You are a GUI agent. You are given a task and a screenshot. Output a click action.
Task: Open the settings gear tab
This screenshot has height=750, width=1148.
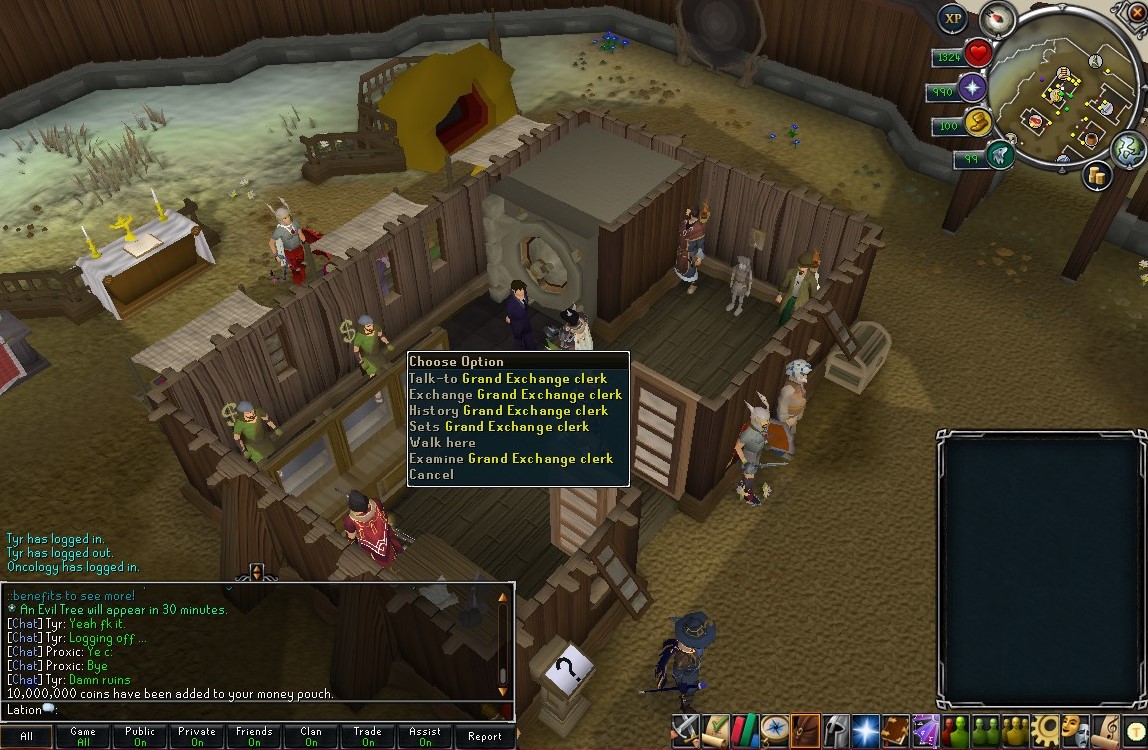(1045, 730)
